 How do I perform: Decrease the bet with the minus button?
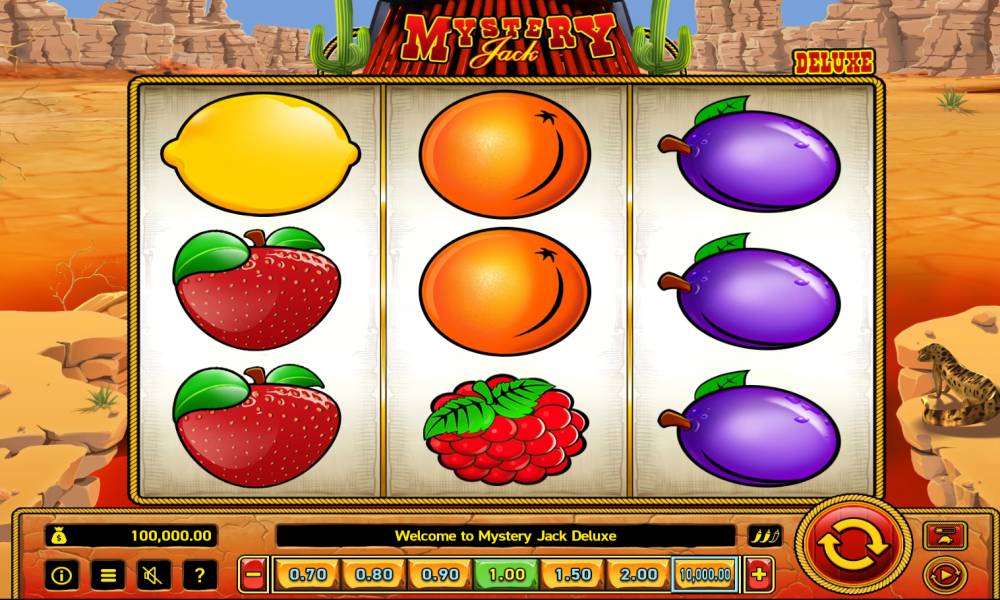[254, 575]
